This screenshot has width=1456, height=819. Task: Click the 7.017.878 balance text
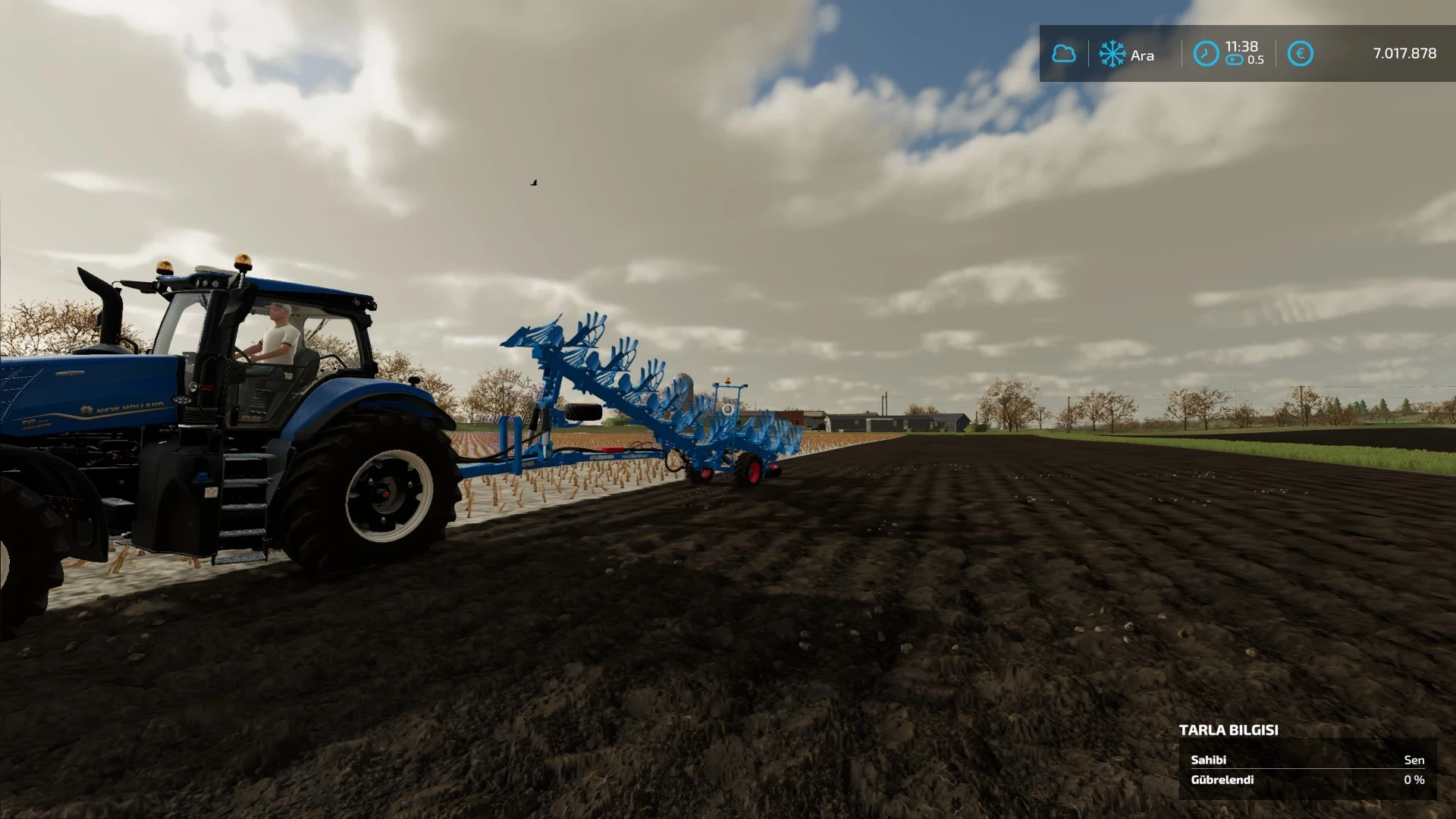coord(1404,54)
